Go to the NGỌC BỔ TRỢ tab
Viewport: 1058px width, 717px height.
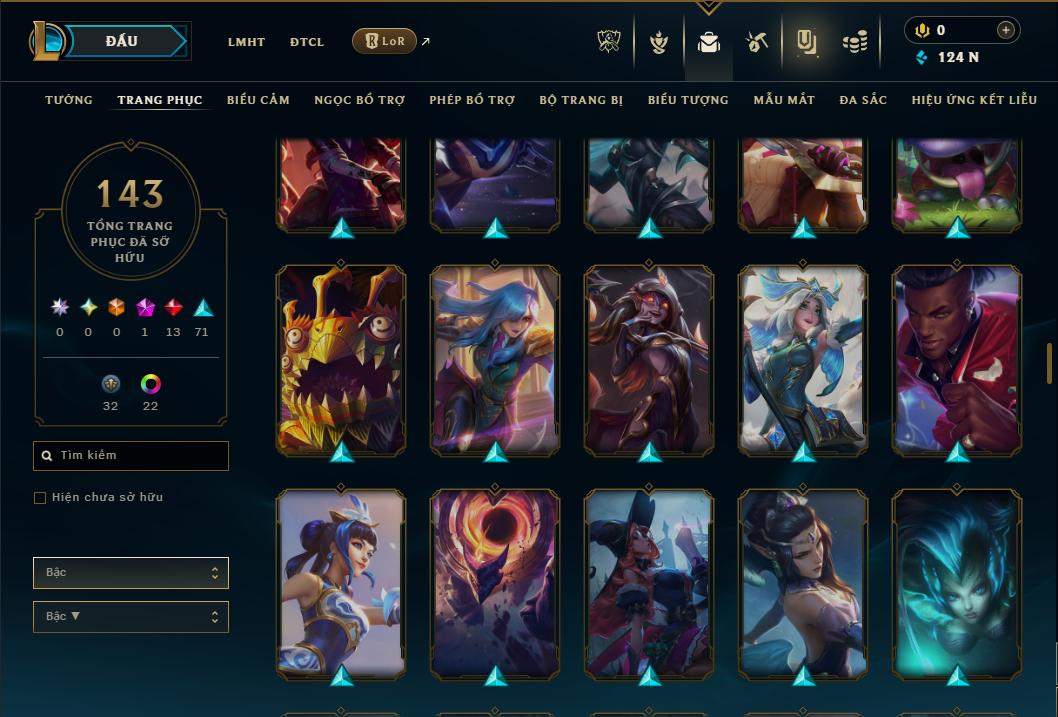[359, 100]
